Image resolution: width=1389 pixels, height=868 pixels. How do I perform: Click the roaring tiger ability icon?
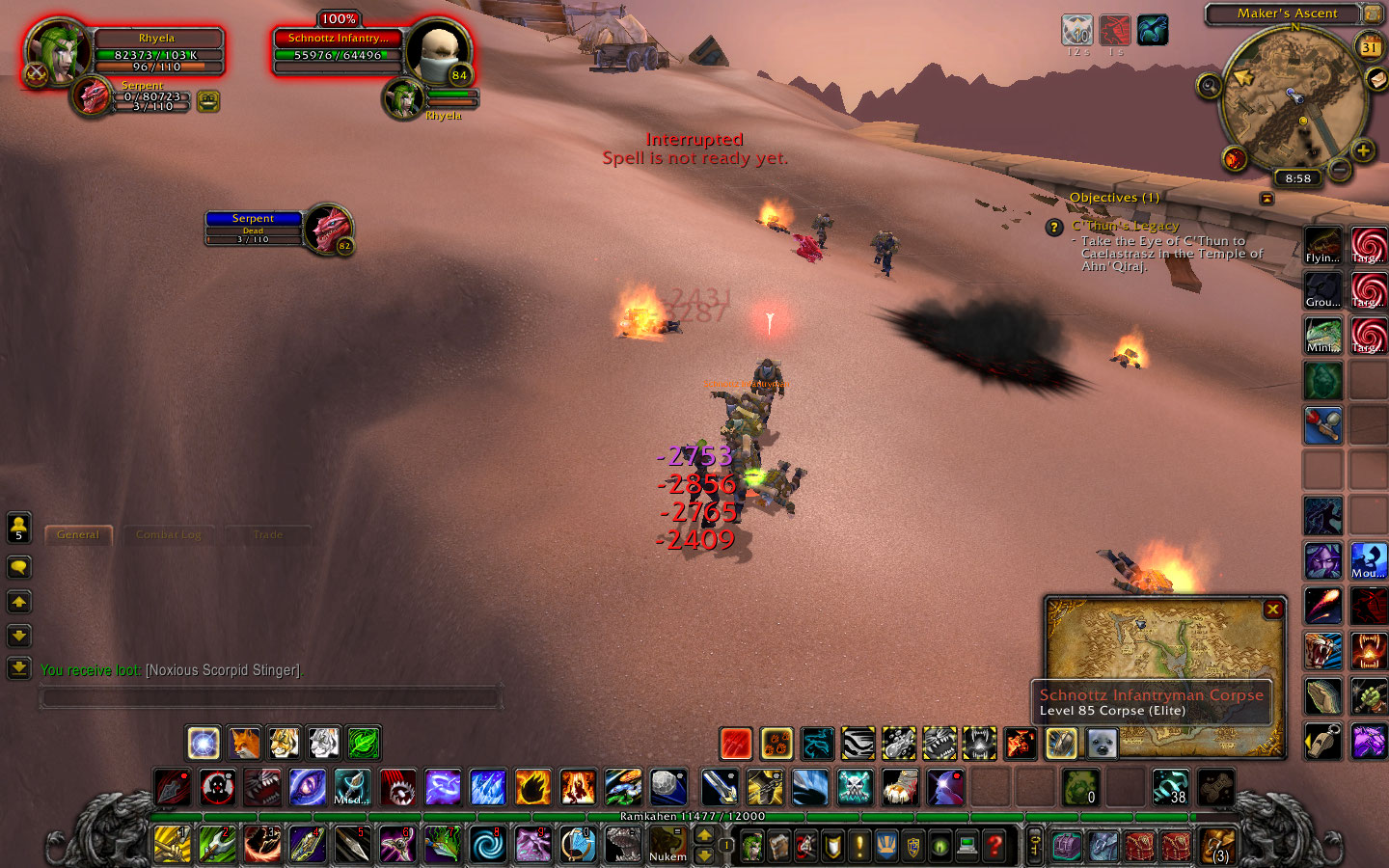1322,652
